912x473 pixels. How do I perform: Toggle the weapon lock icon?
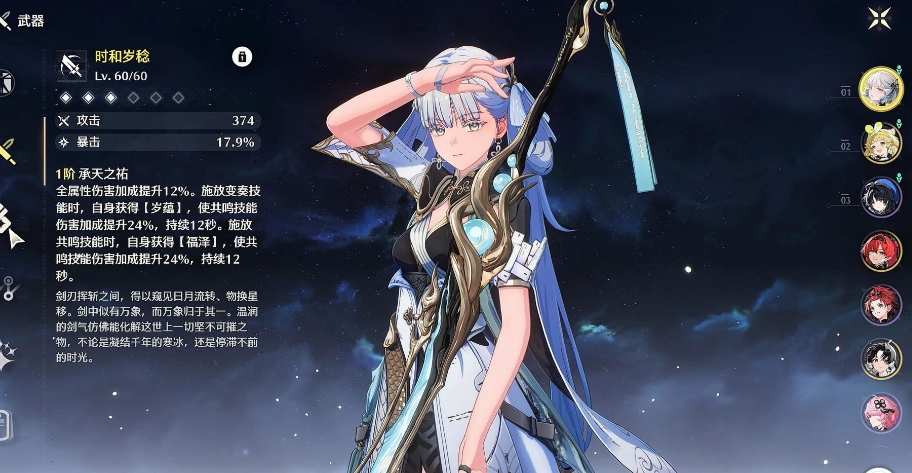click(242, 57)
